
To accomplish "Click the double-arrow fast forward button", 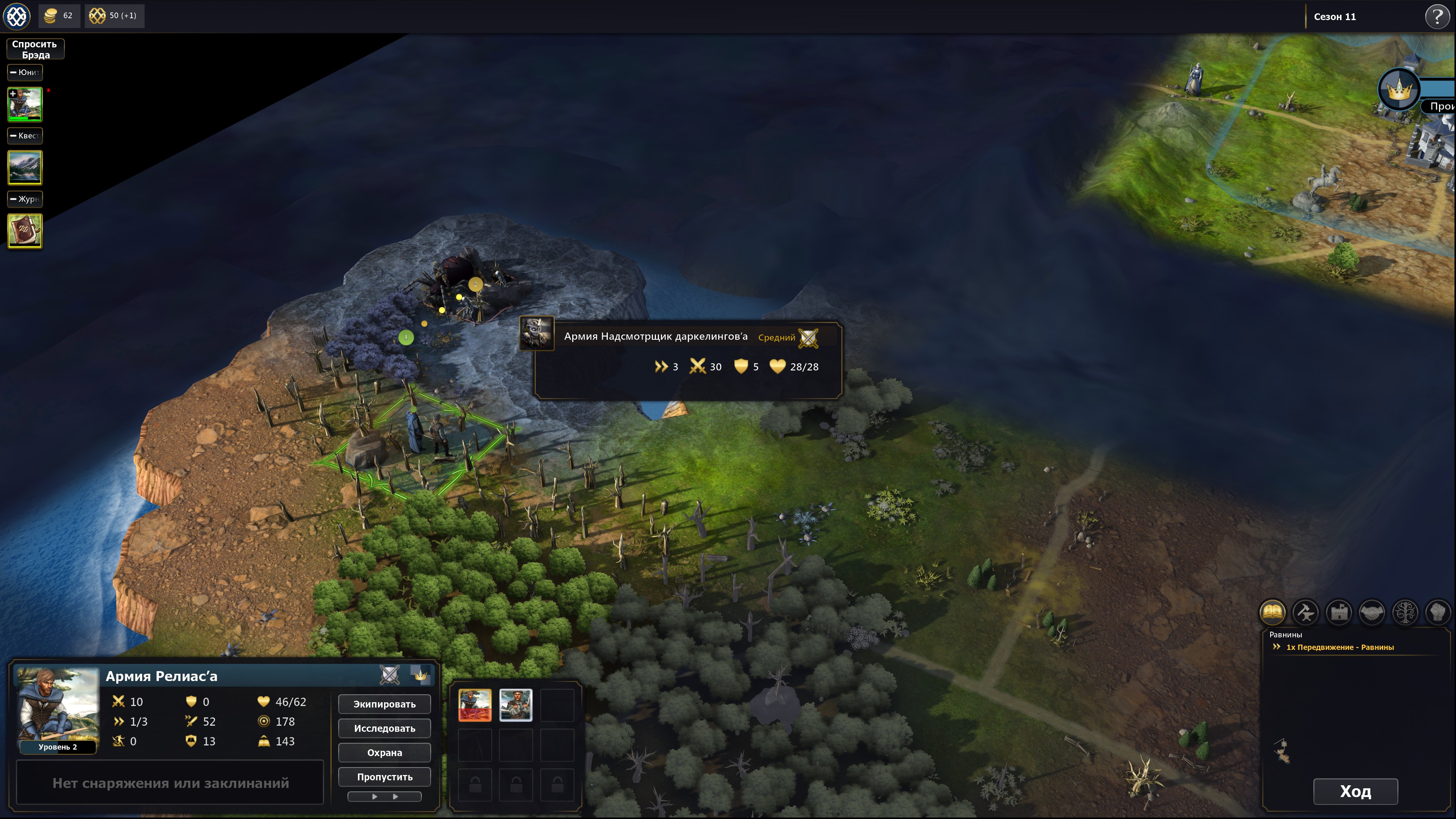I will [x=384, y=796].
